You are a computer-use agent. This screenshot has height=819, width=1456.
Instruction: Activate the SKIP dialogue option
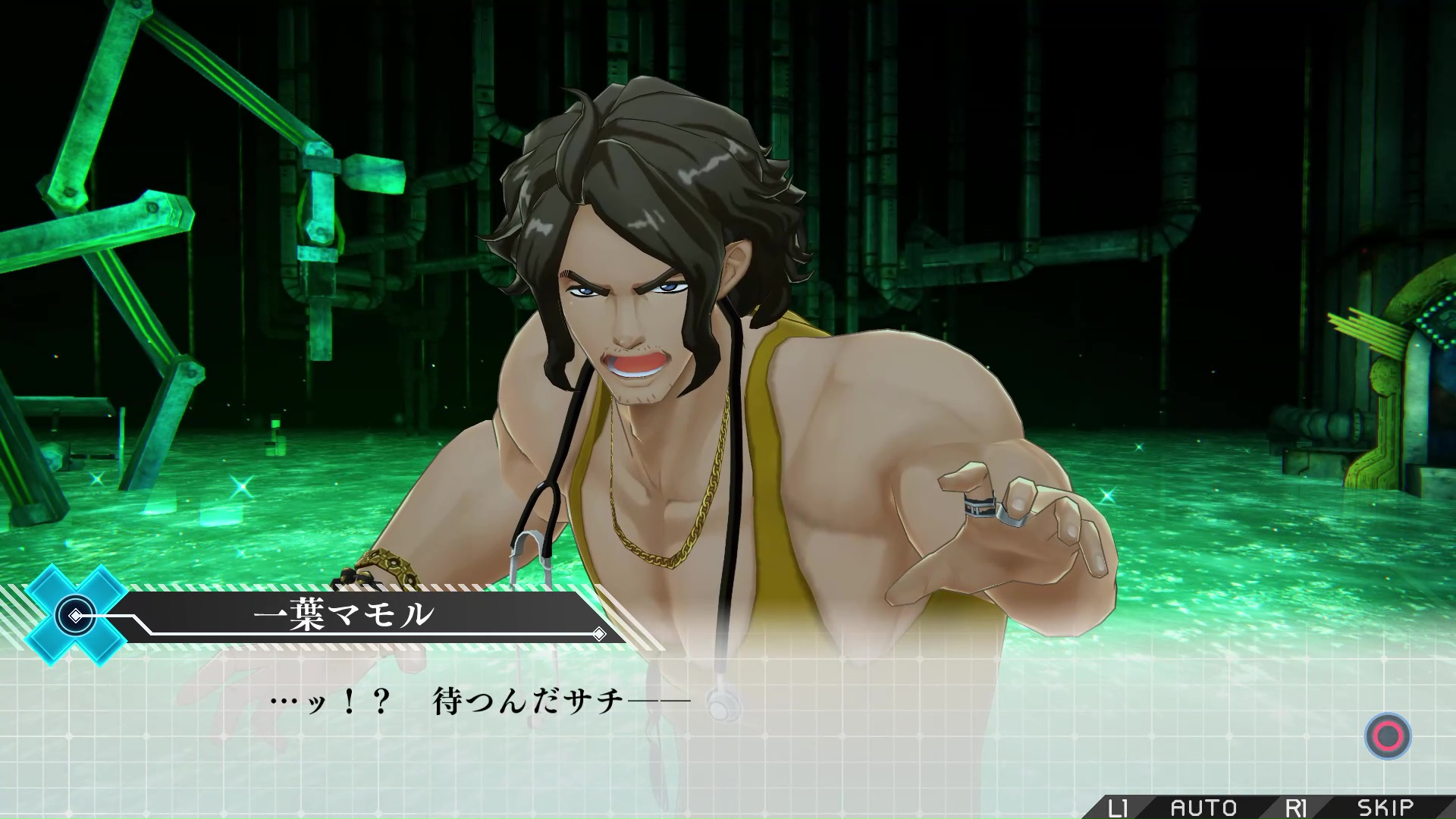[x=1385, y=808]
